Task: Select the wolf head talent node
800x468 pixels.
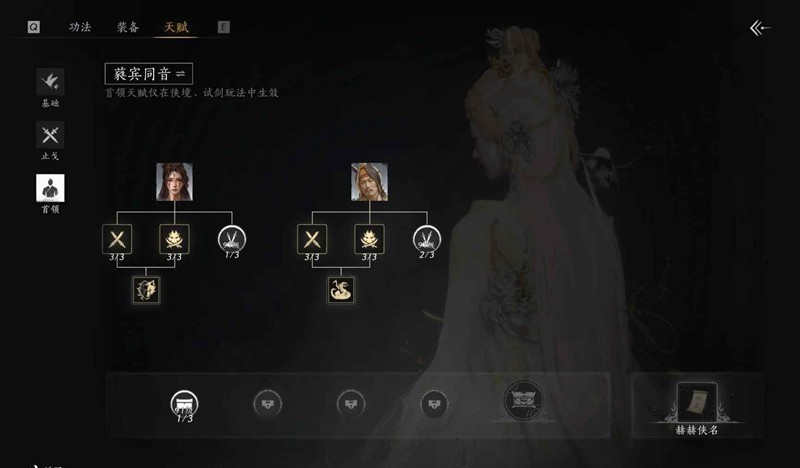Action: [x=146, y=290]
